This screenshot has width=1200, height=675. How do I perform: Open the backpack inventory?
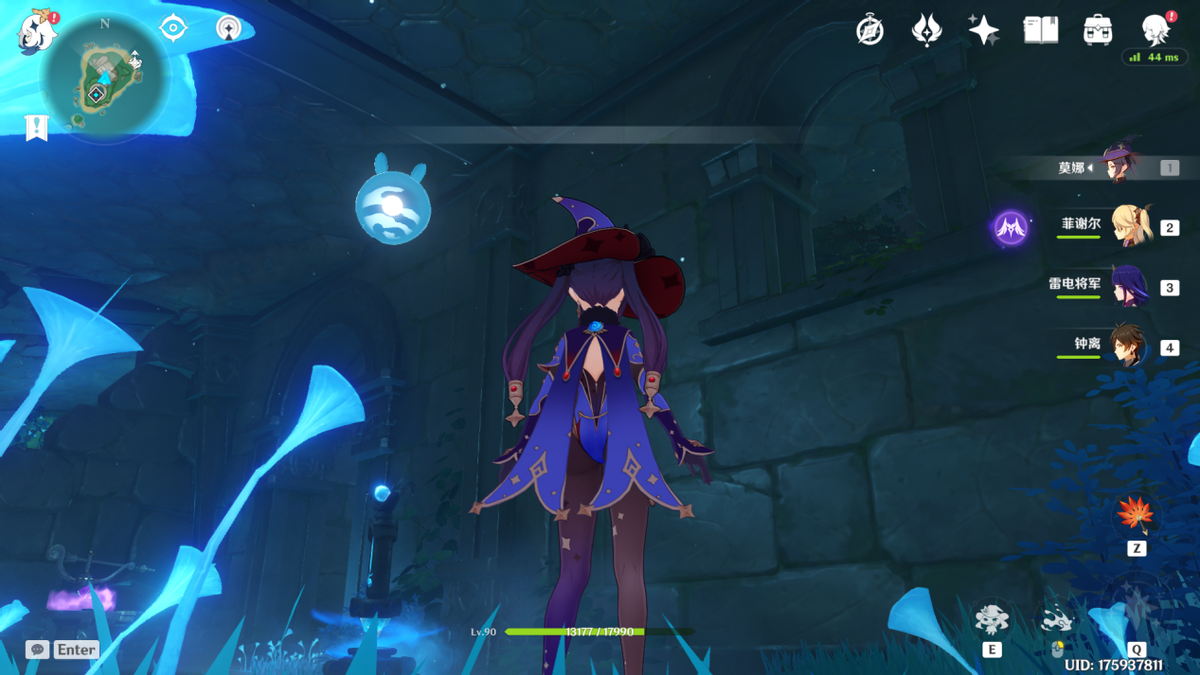pyautogui.click(x=1098, y=30)
